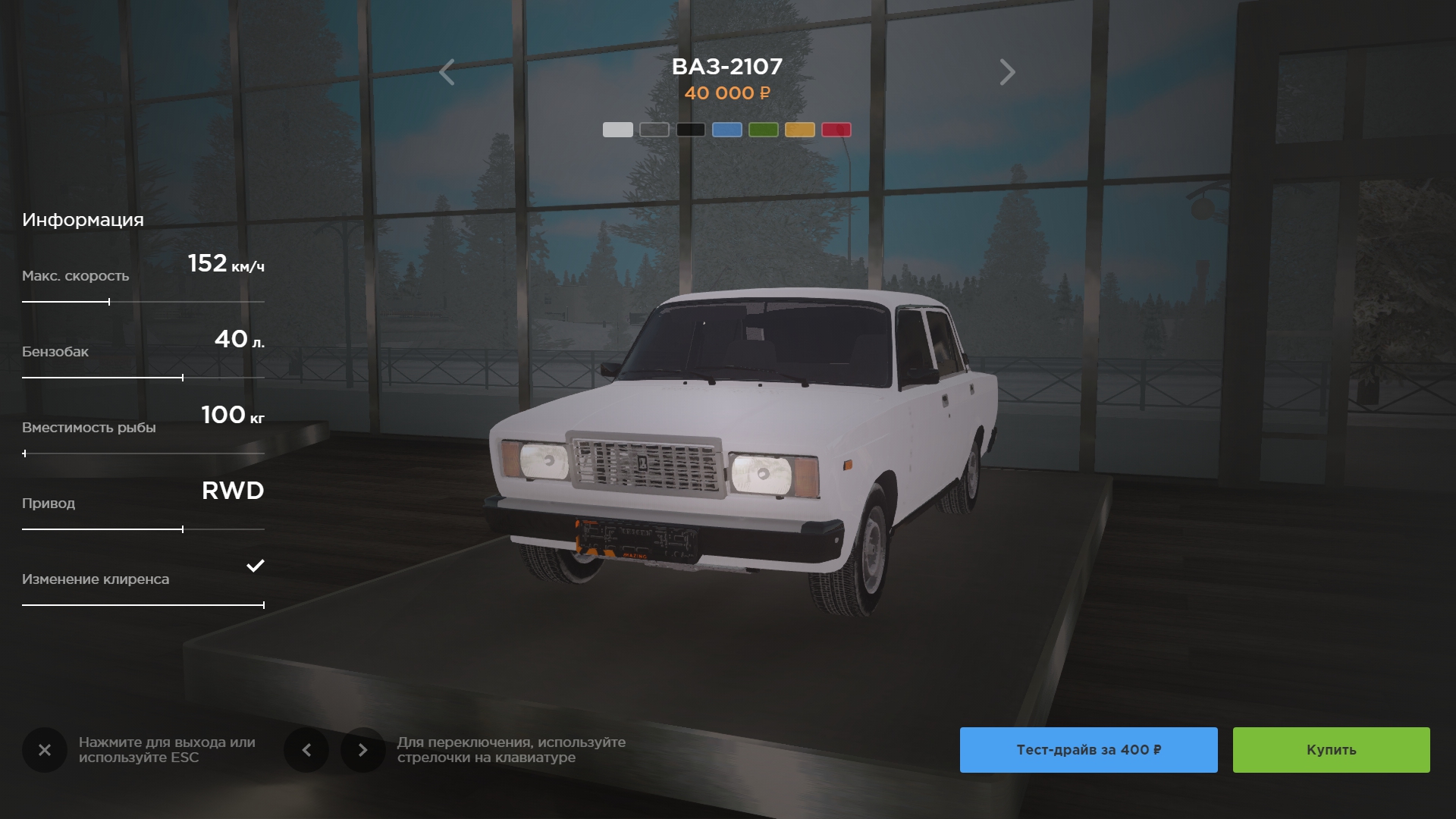This screenshot has height=819, width=1456.
Task: Pick the black car color swatch
Action: (x=690, y=130)
